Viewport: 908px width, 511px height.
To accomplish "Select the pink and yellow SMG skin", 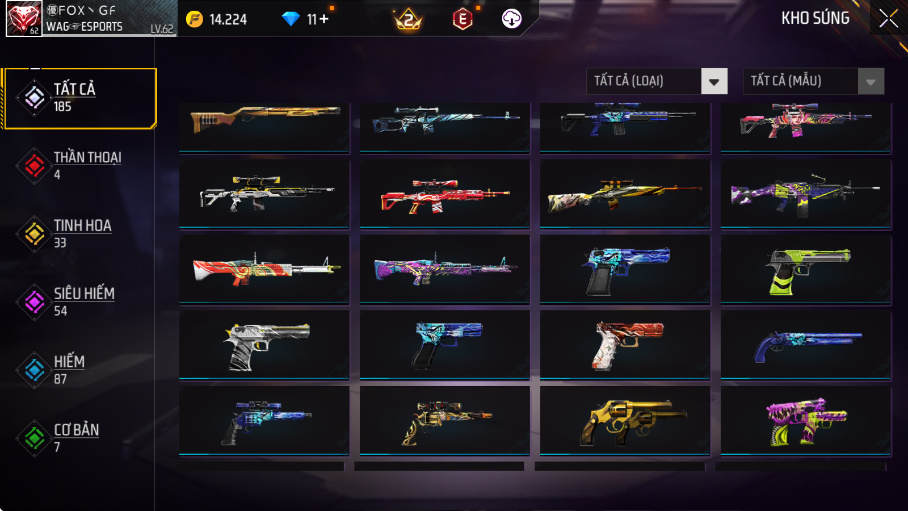I will pos(805,421).
